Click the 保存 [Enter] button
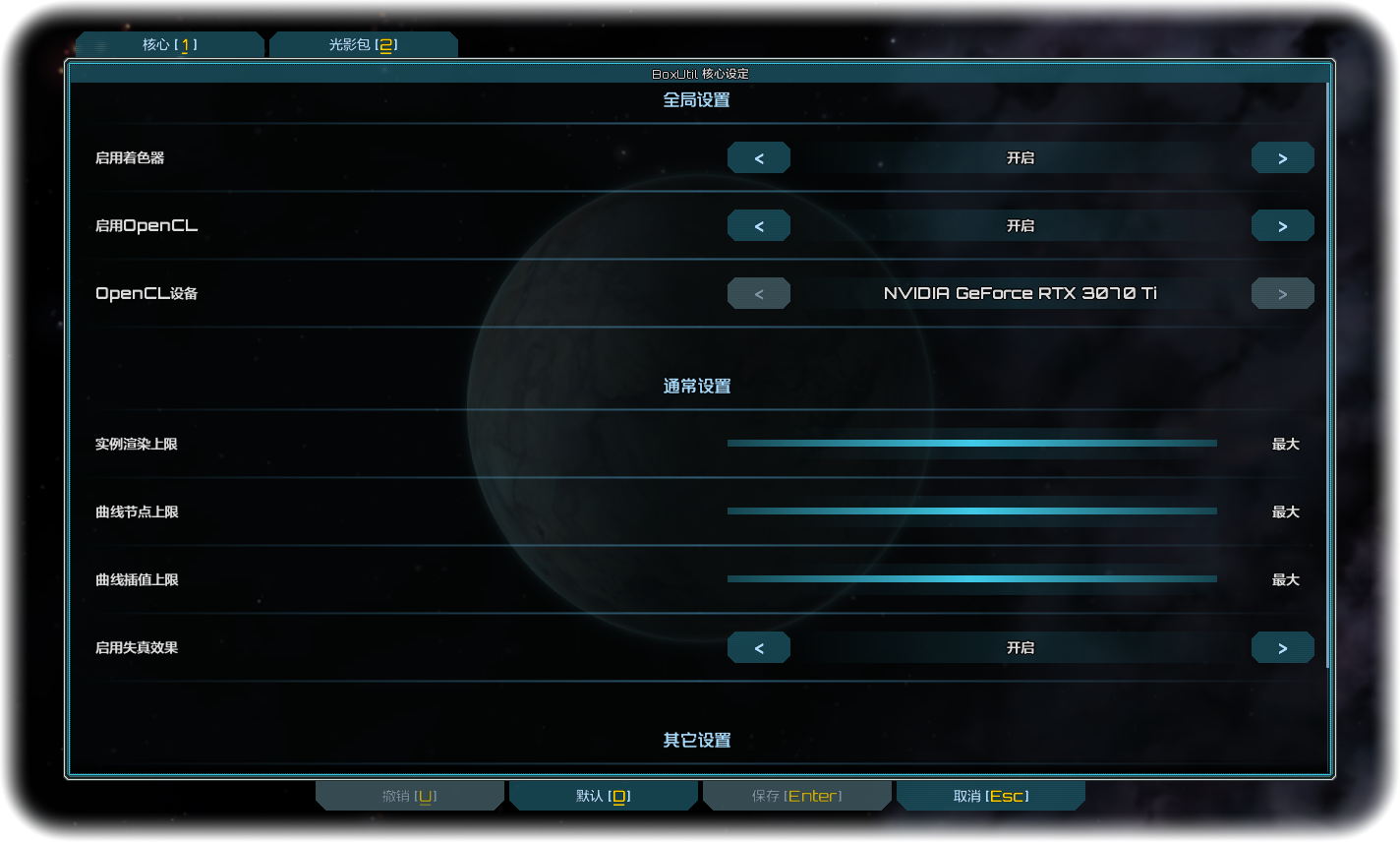 point(796,795)
